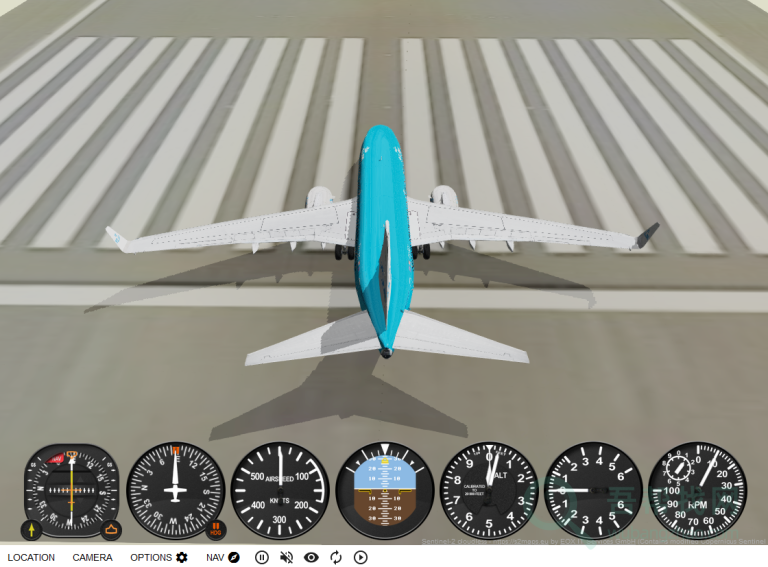
Task: Open the CAMERA menu
Action: click(x=92, y=557)
